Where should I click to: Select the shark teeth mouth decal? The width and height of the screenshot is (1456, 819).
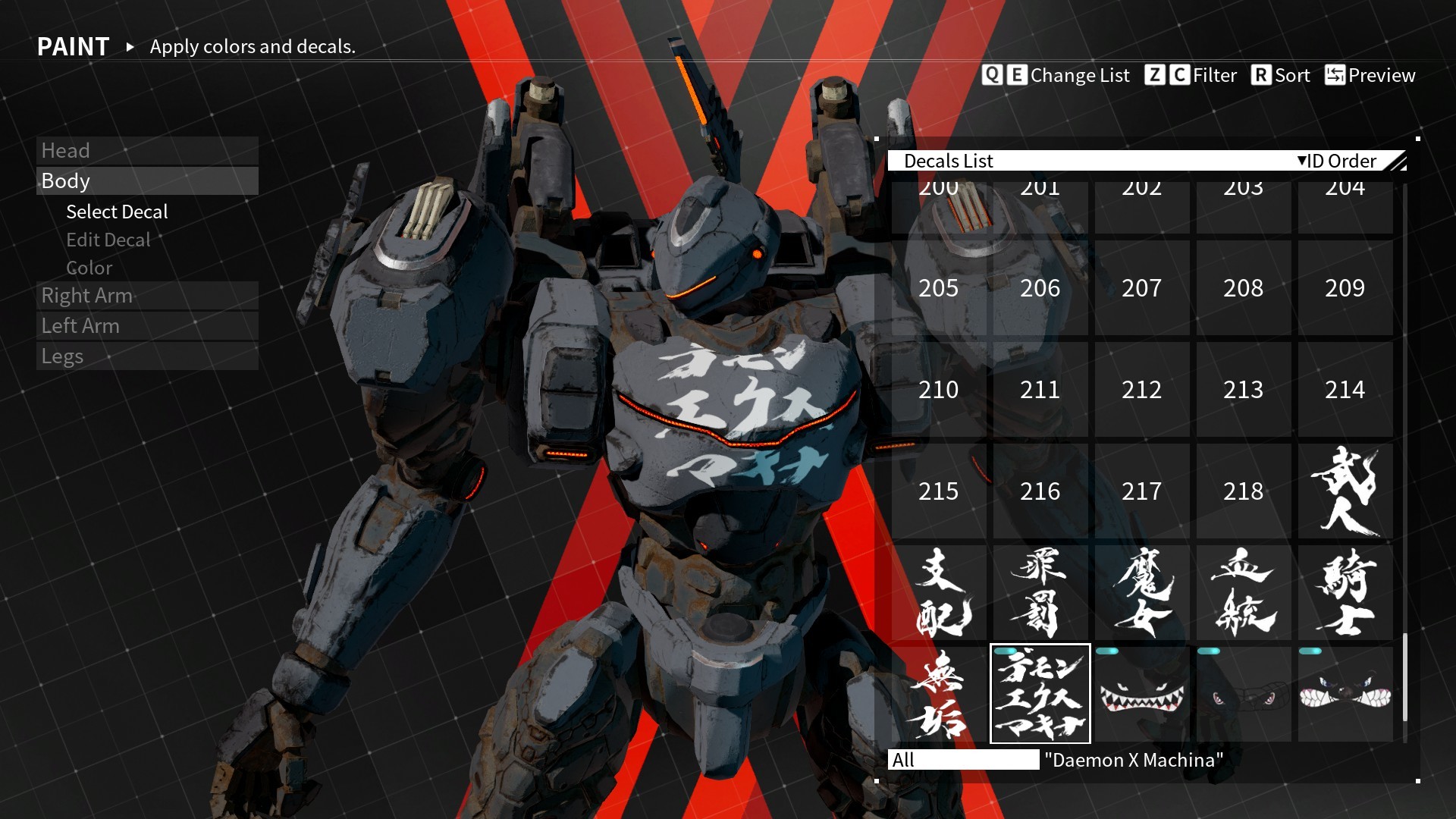[1141, 695]
